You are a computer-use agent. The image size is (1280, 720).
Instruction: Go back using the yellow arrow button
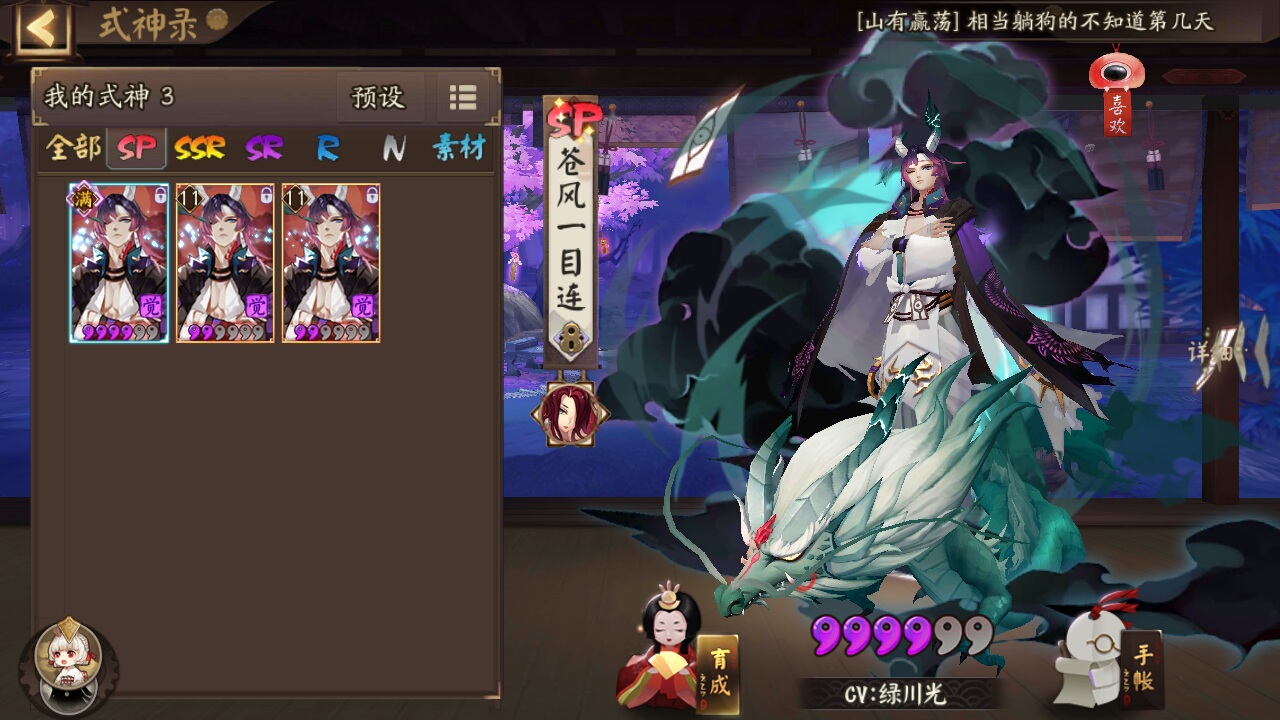coord(41,28)
